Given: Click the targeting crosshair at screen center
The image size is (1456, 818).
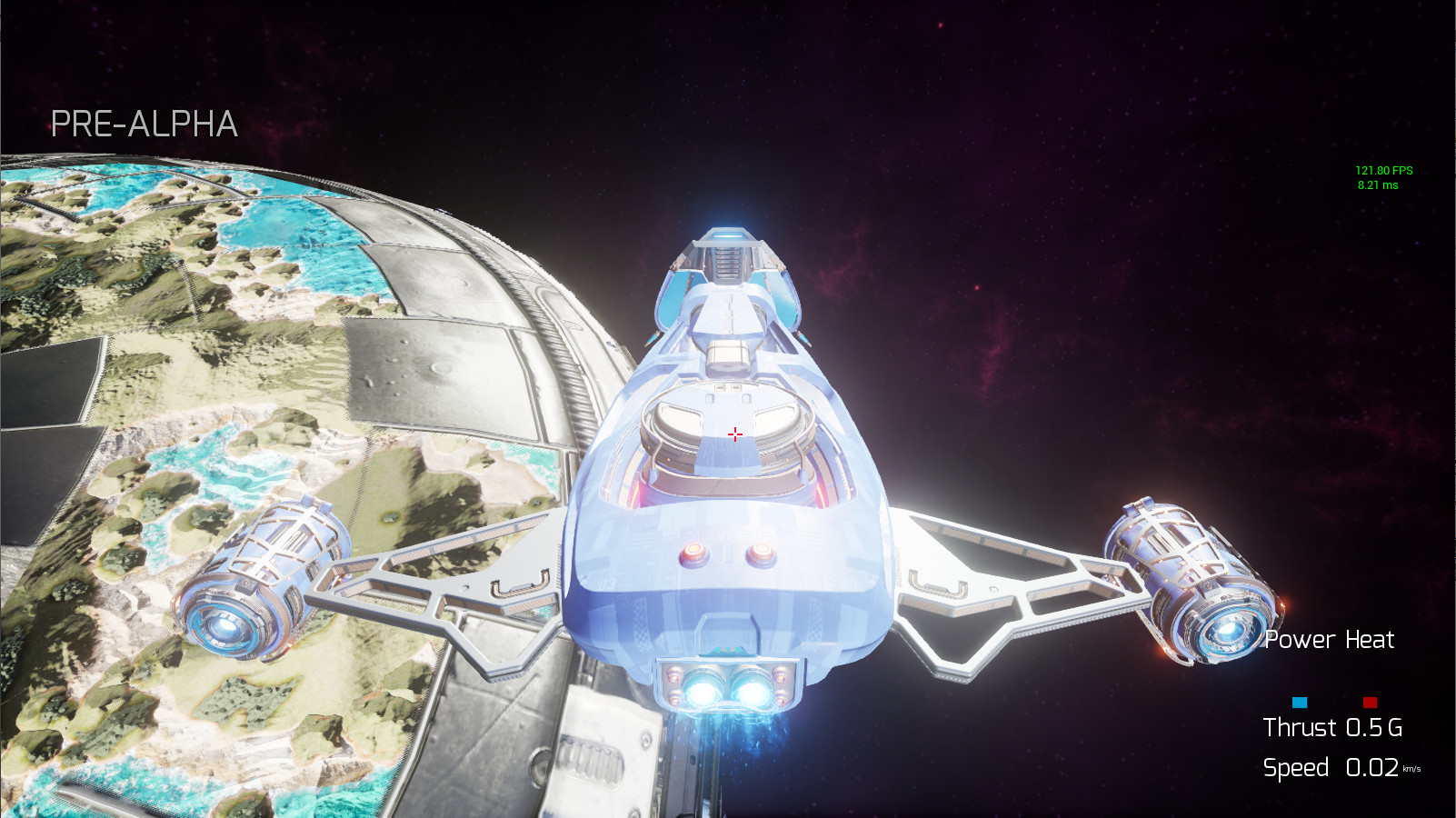Looking at the screenshot, I should [734, 434].
